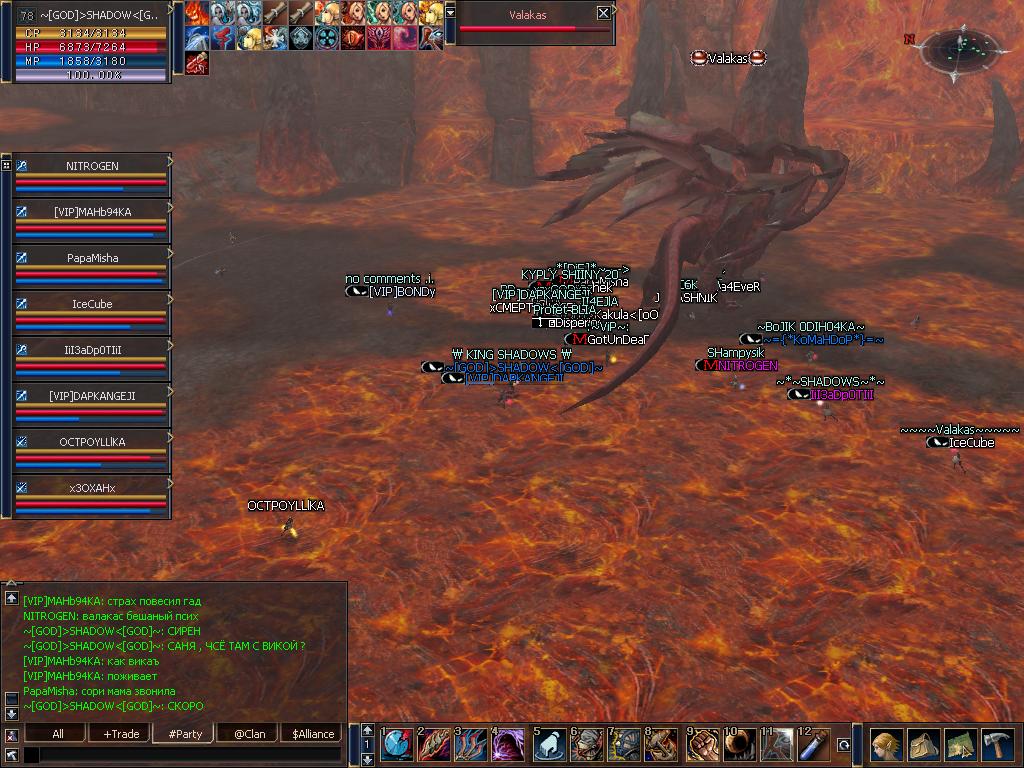
Task: Switch to the All chat tab
Action: 58,734
